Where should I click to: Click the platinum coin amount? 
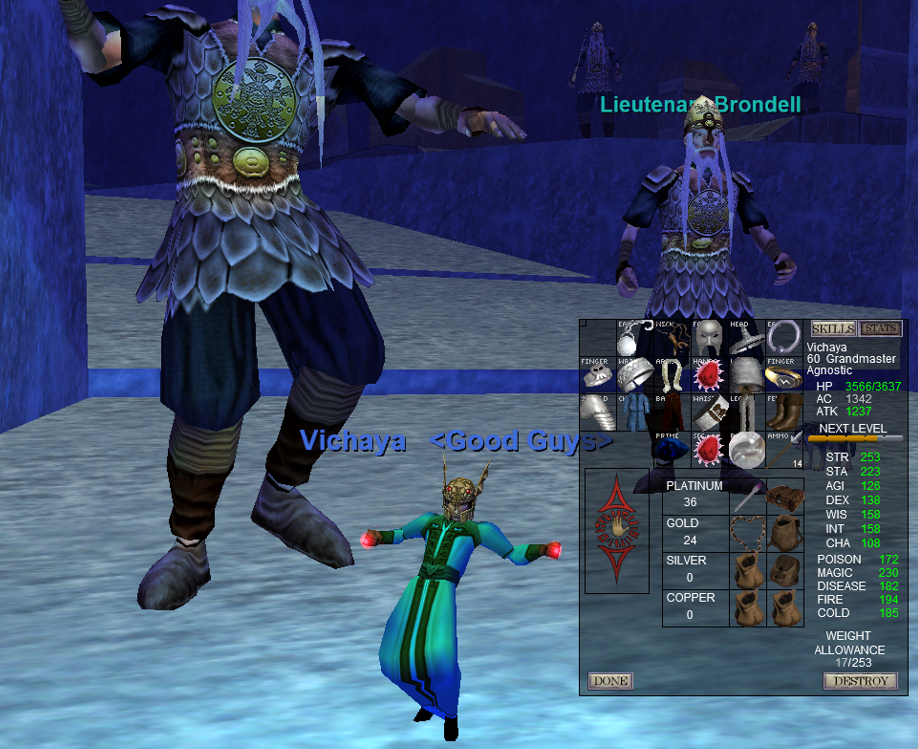pyautogui.click(x=690, y=502)
